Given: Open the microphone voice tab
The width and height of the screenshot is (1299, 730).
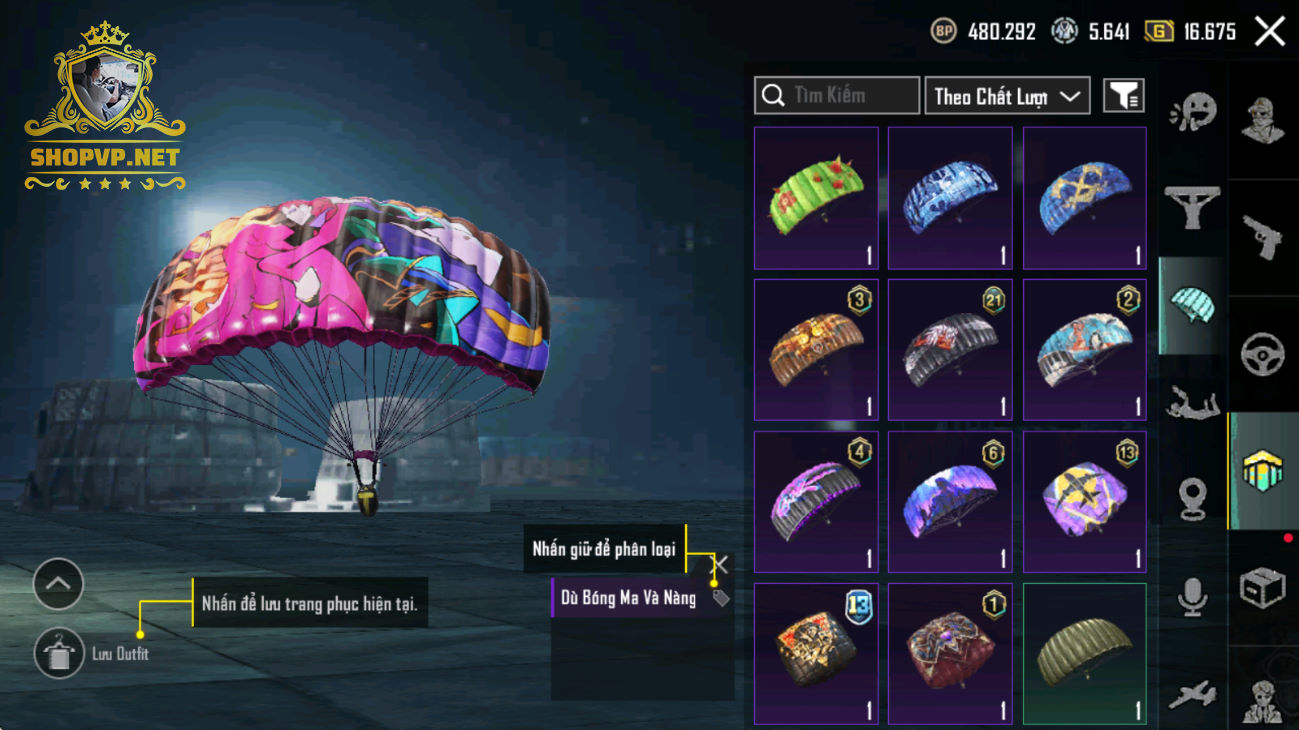Looking at the screenshot, I should click(x=1192, y=597).
